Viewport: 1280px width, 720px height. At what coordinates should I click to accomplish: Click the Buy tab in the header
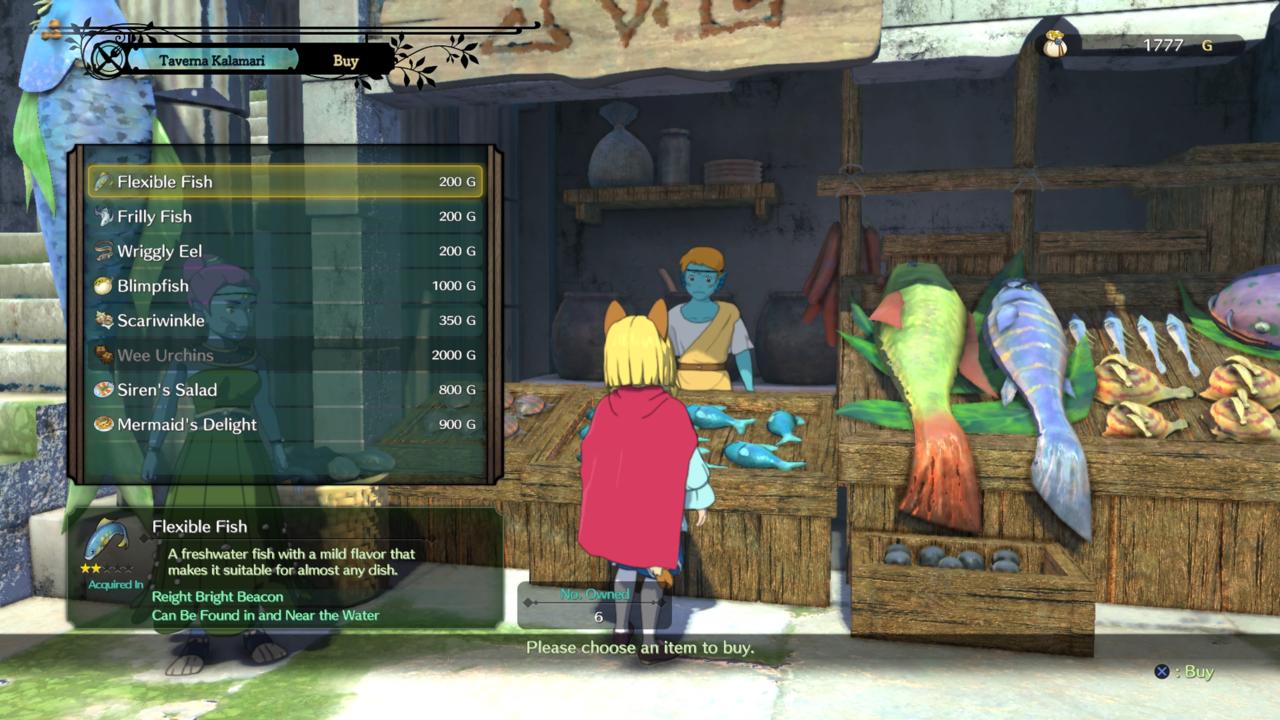(346, 61)
